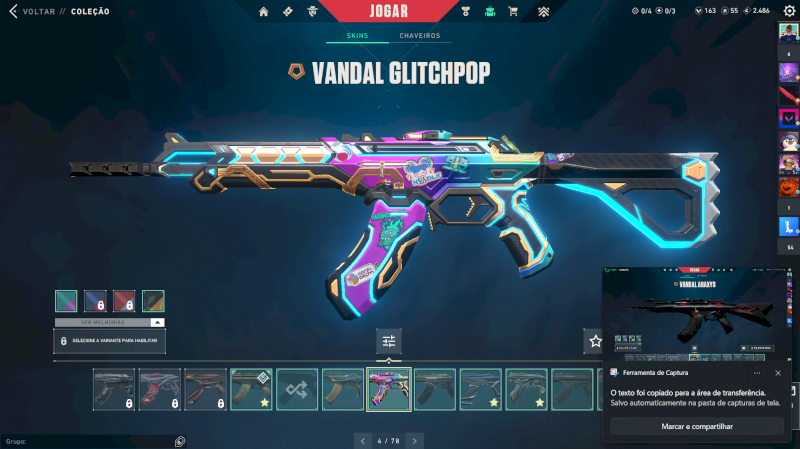Go to the previous skin page arrow
The image size is (800, 449).
click(x=362, y=440)
